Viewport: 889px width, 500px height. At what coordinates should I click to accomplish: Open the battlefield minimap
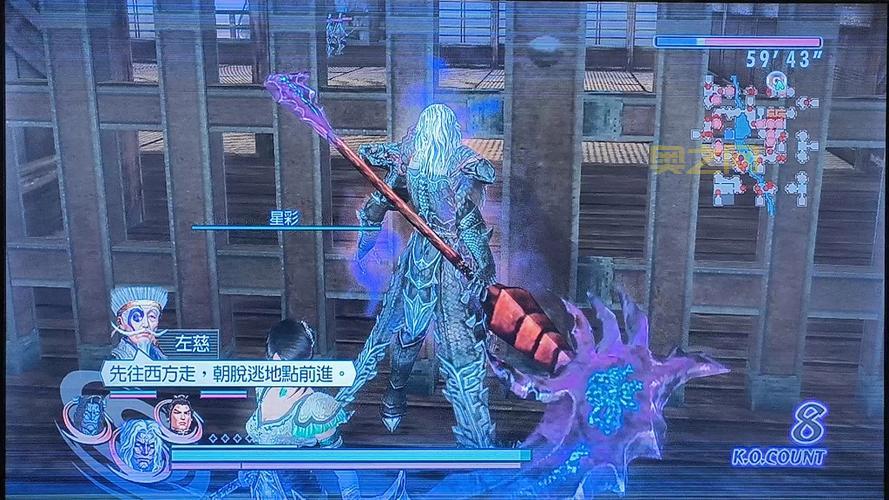(757, 140)
